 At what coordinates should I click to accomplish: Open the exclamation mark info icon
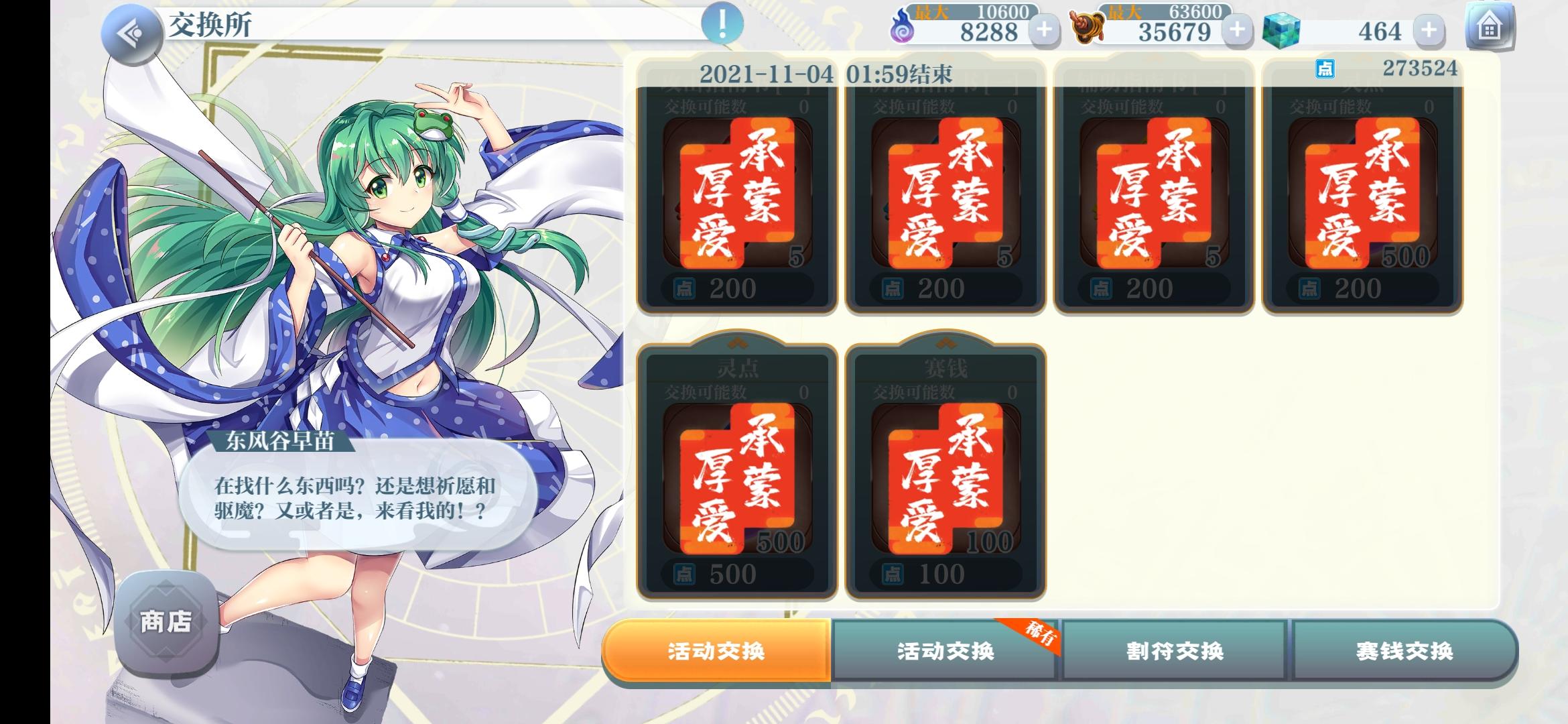click(x=722, y=22)
